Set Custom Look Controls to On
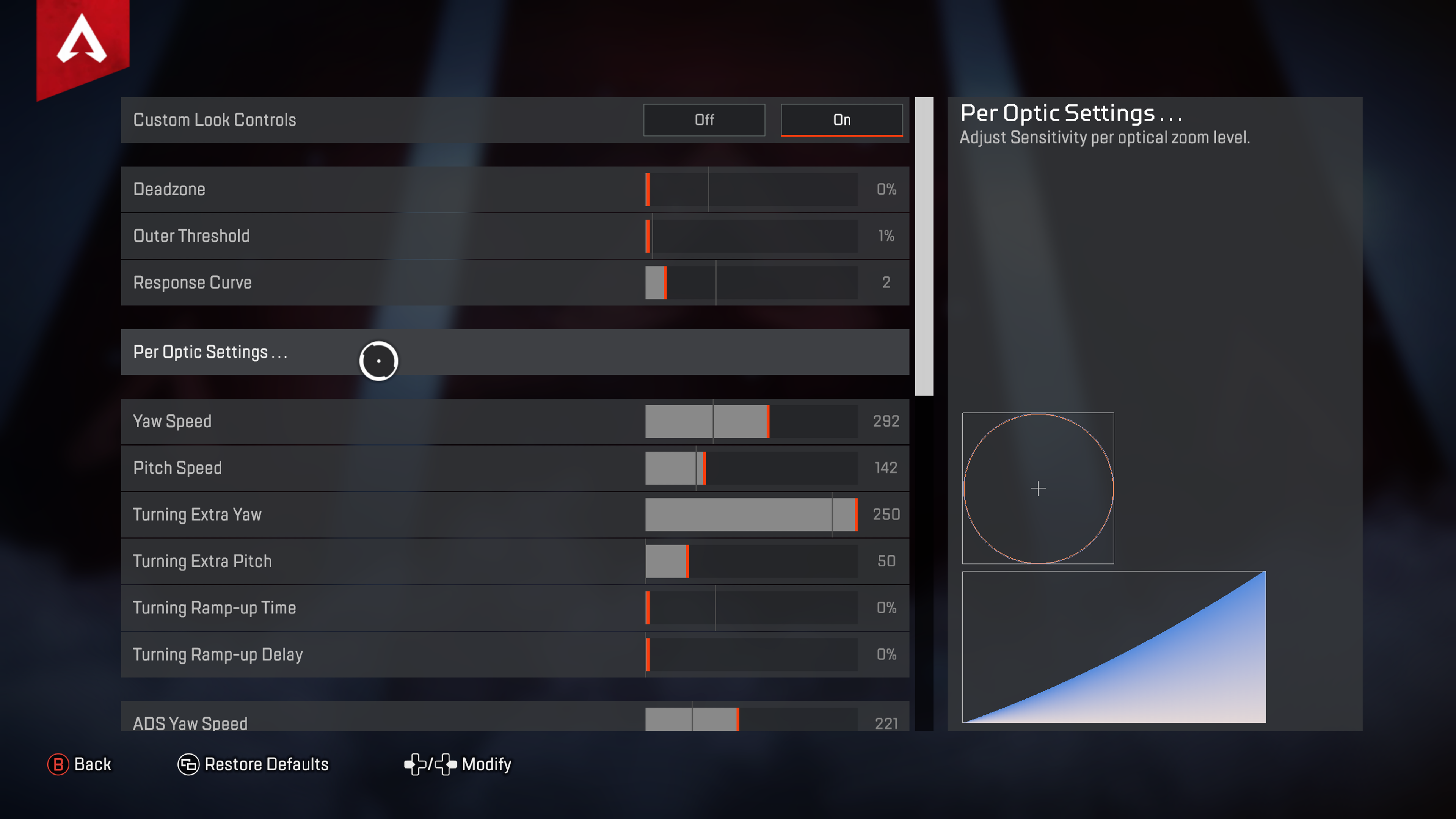Image resolution: width=1456 pixels, height=819 pixels. click(841, 120)
